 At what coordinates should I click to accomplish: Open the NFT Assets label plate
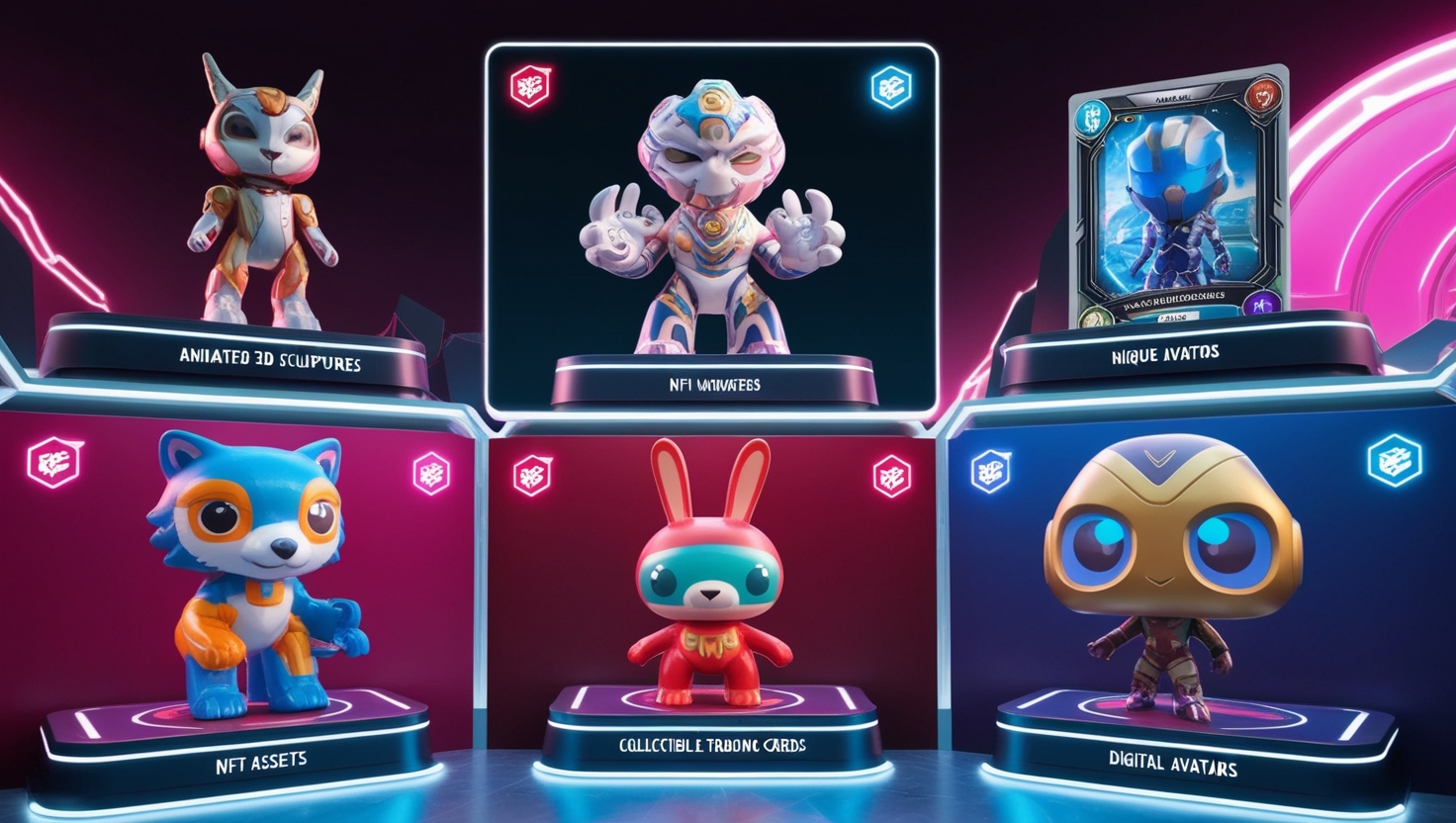coord(261,763)
